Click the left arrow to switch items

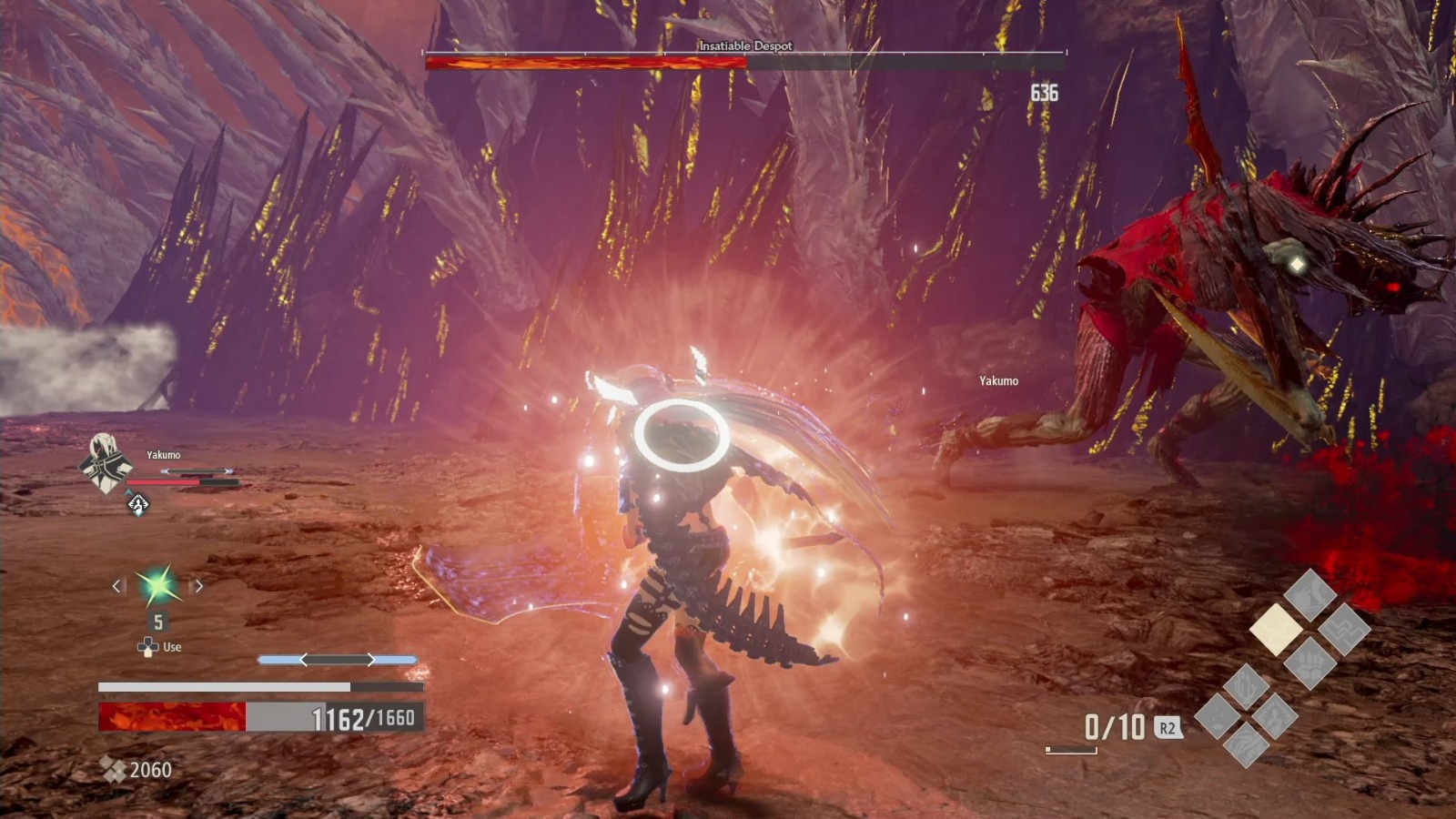pos(116,586)
